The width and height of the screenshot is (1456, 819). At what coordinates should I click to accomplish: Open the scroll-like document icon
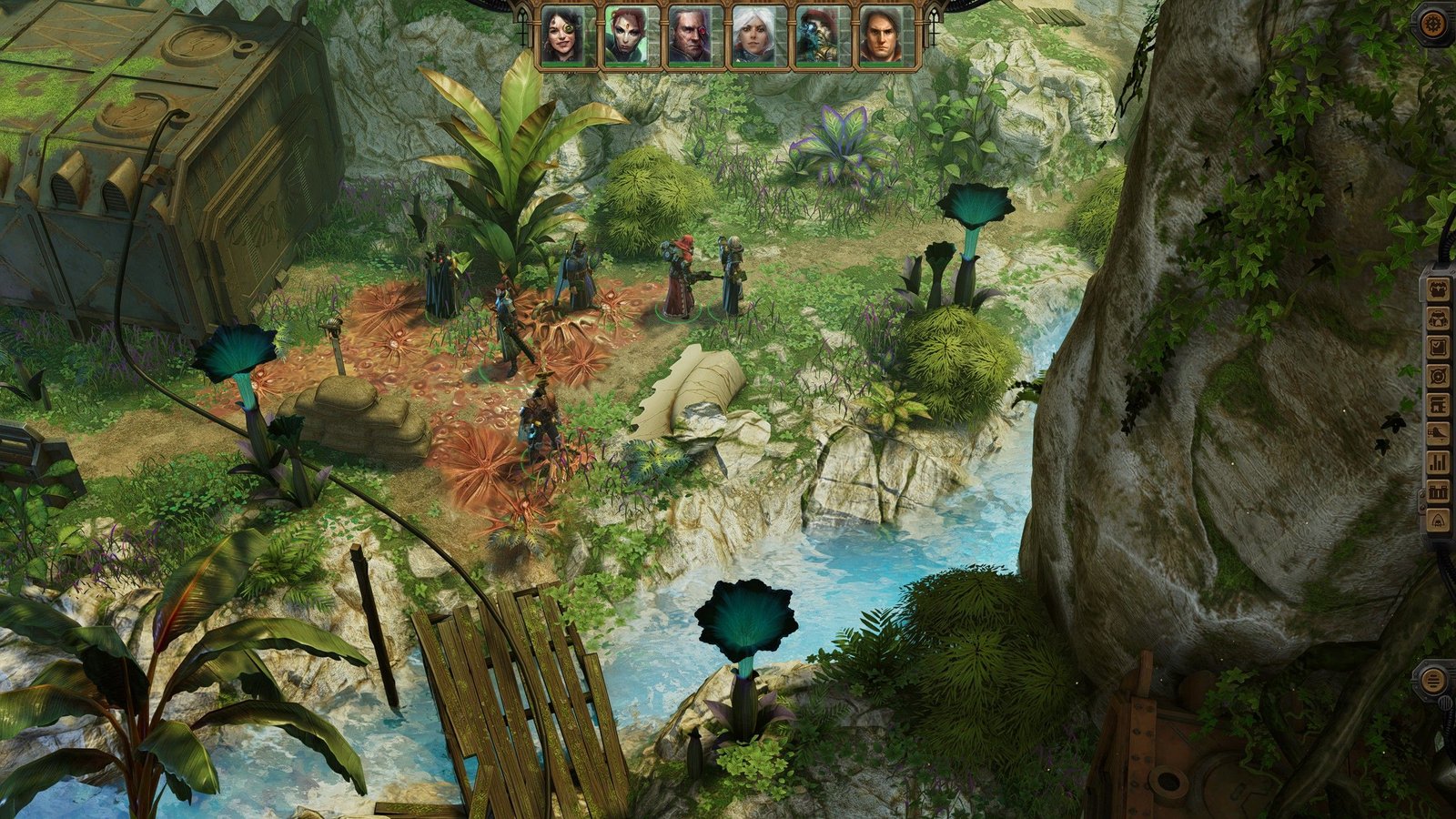click(x=1438, y=405)
